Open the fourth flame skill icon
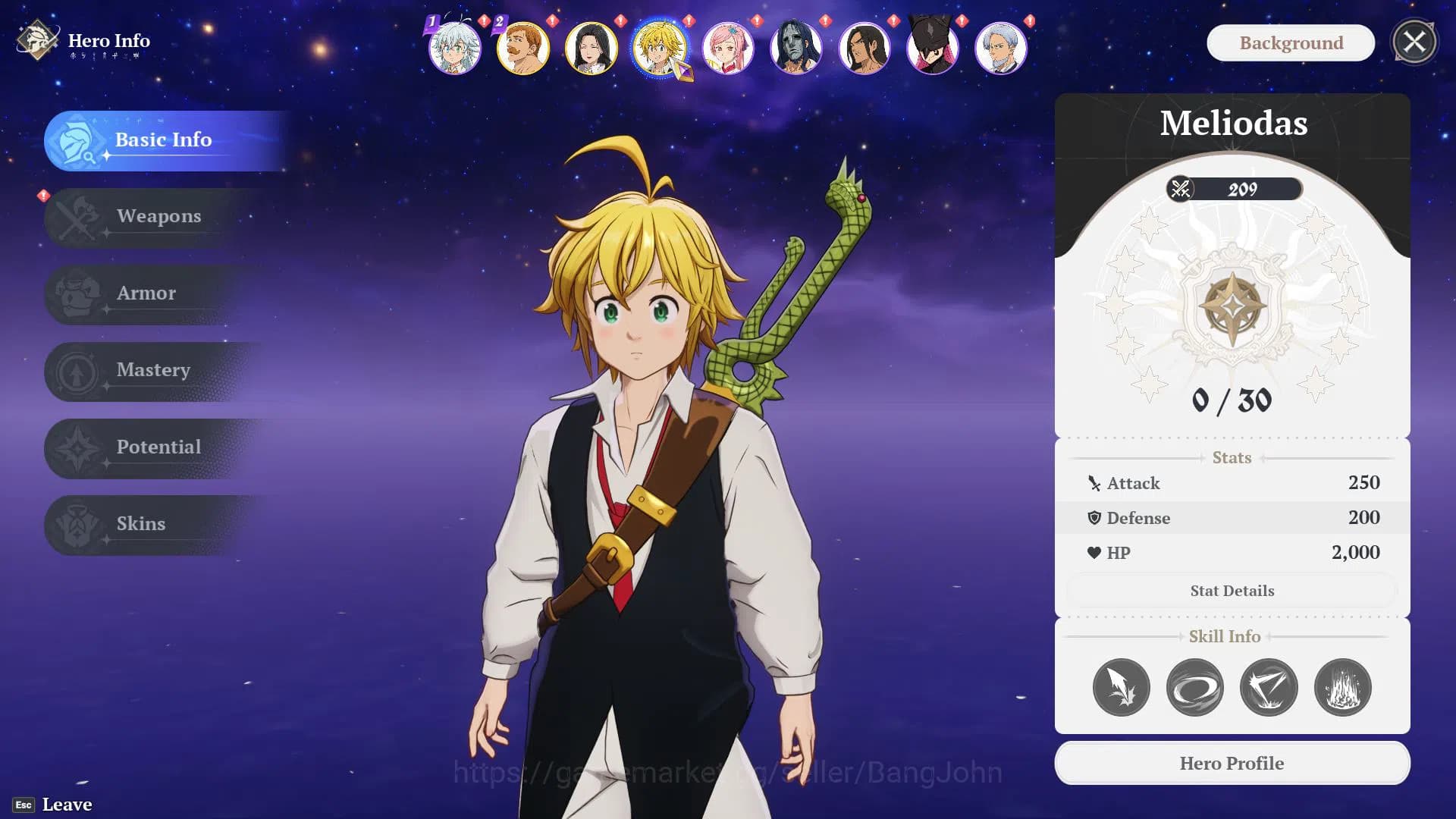Screen dimensions: 1456x819 (1343, 687)
